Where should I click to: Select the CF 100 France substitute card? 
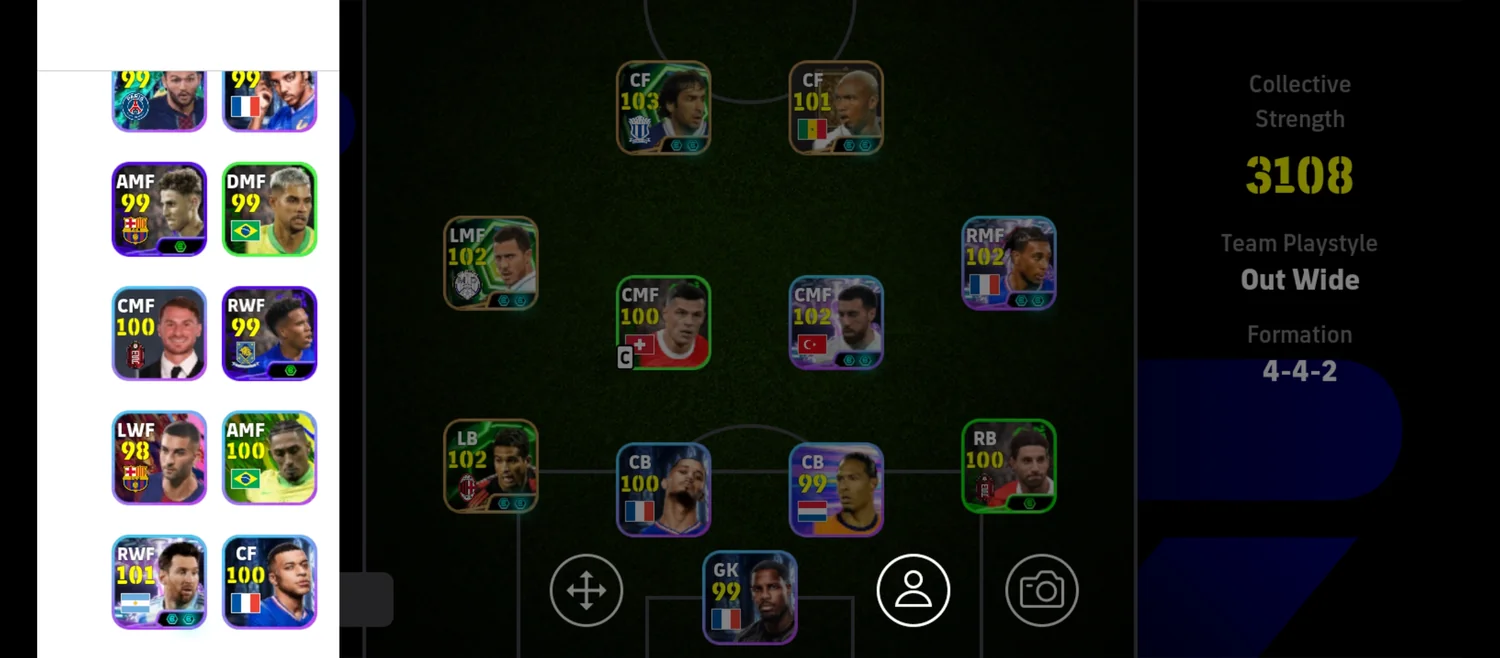click(269, 582)
